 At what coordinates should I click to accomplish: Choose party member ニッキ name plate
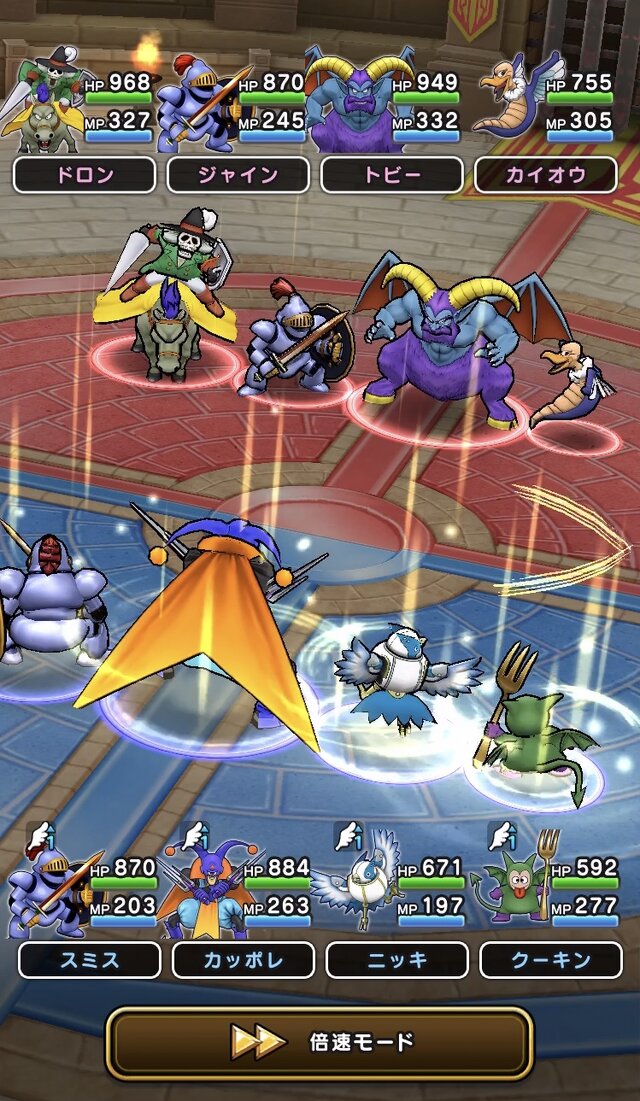pos(397,960)
